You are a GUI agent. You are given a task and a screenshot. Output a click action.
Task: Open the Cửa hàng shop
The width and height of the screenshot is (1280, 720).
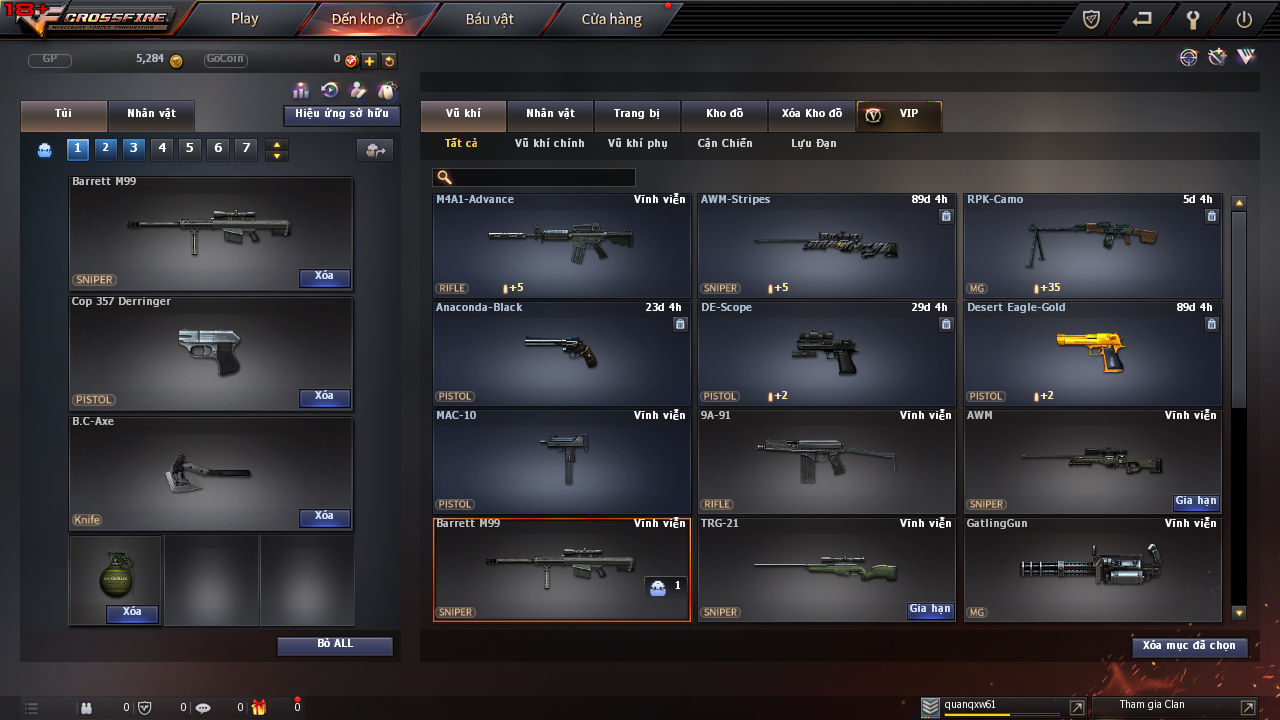pyautogui.click(x=611, y=19)
